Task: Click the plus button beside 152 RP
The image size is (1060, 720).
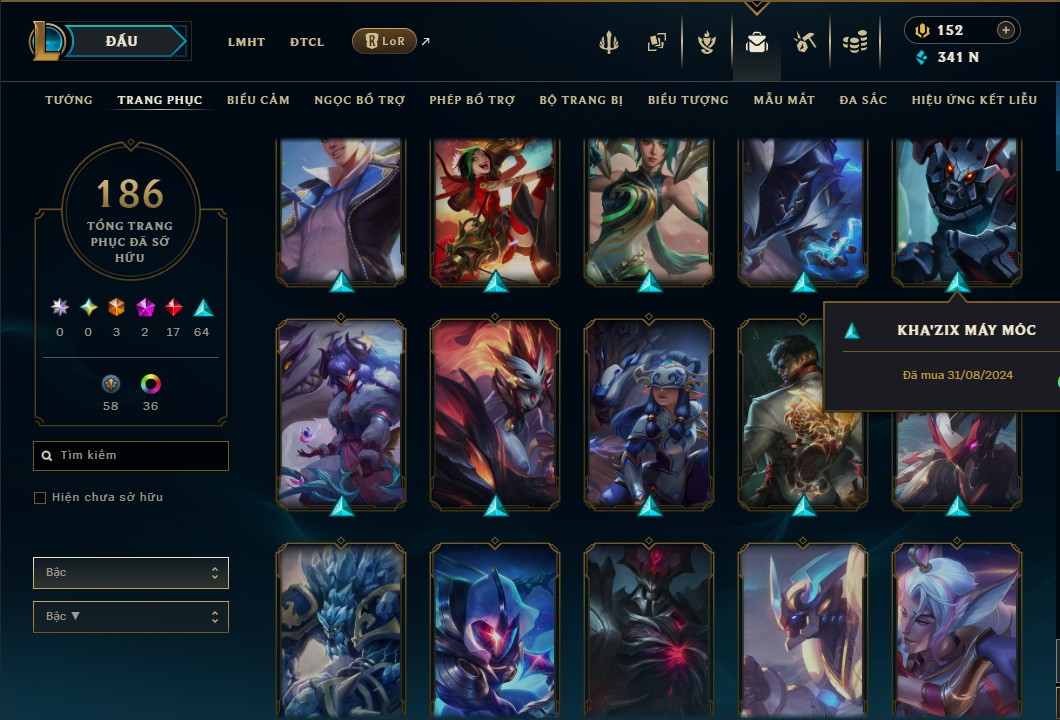Action: [1005, 30]
